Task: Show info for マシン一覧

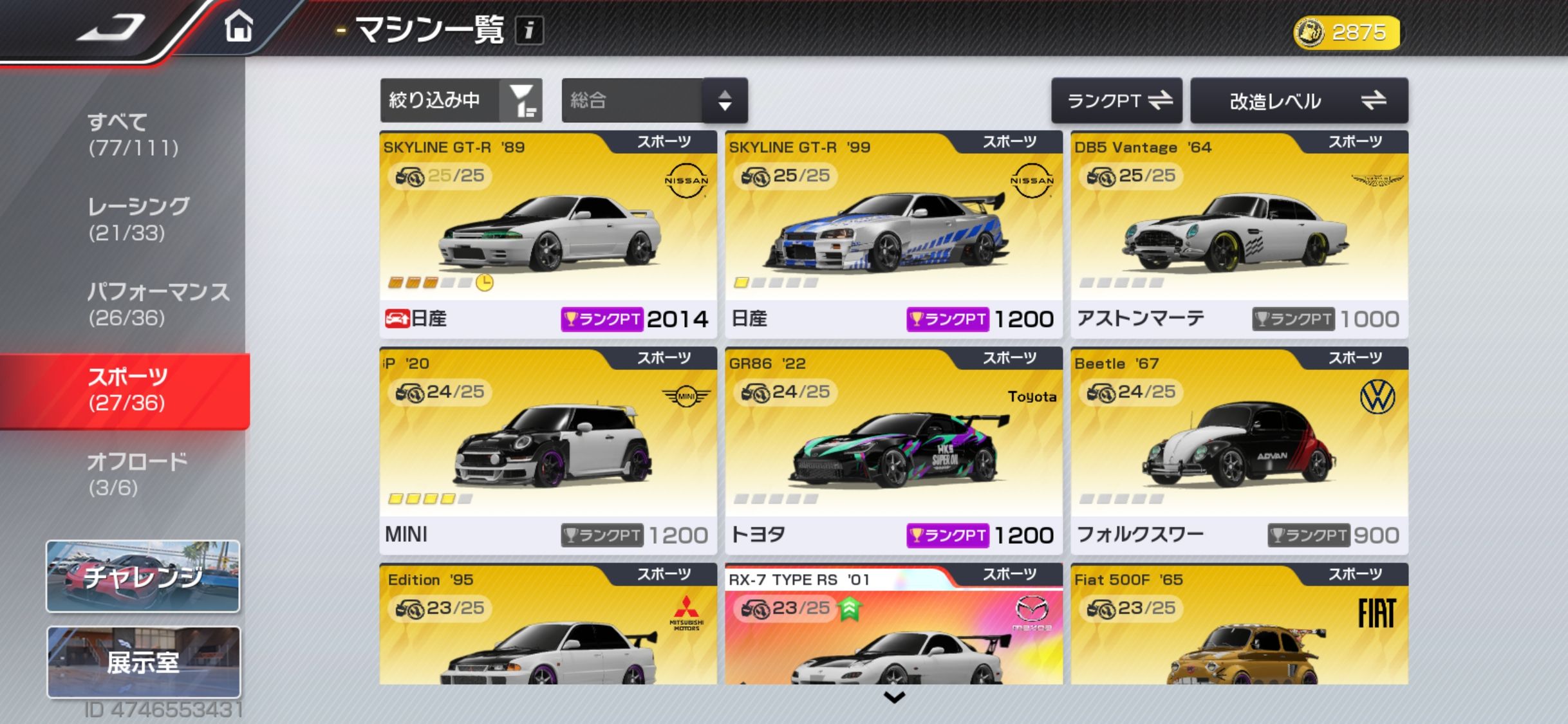Action: tap(528, 30)
